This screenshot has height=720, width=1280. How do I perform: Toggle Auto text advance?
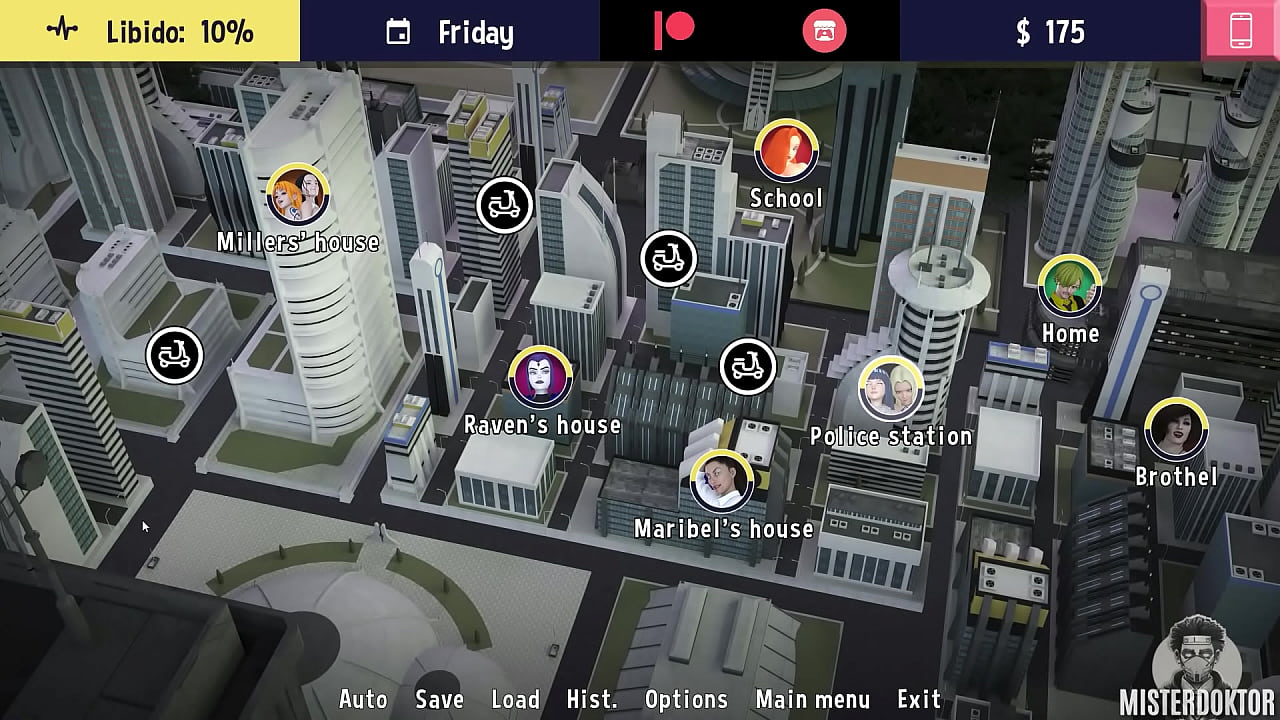click(x=363, y=699)
